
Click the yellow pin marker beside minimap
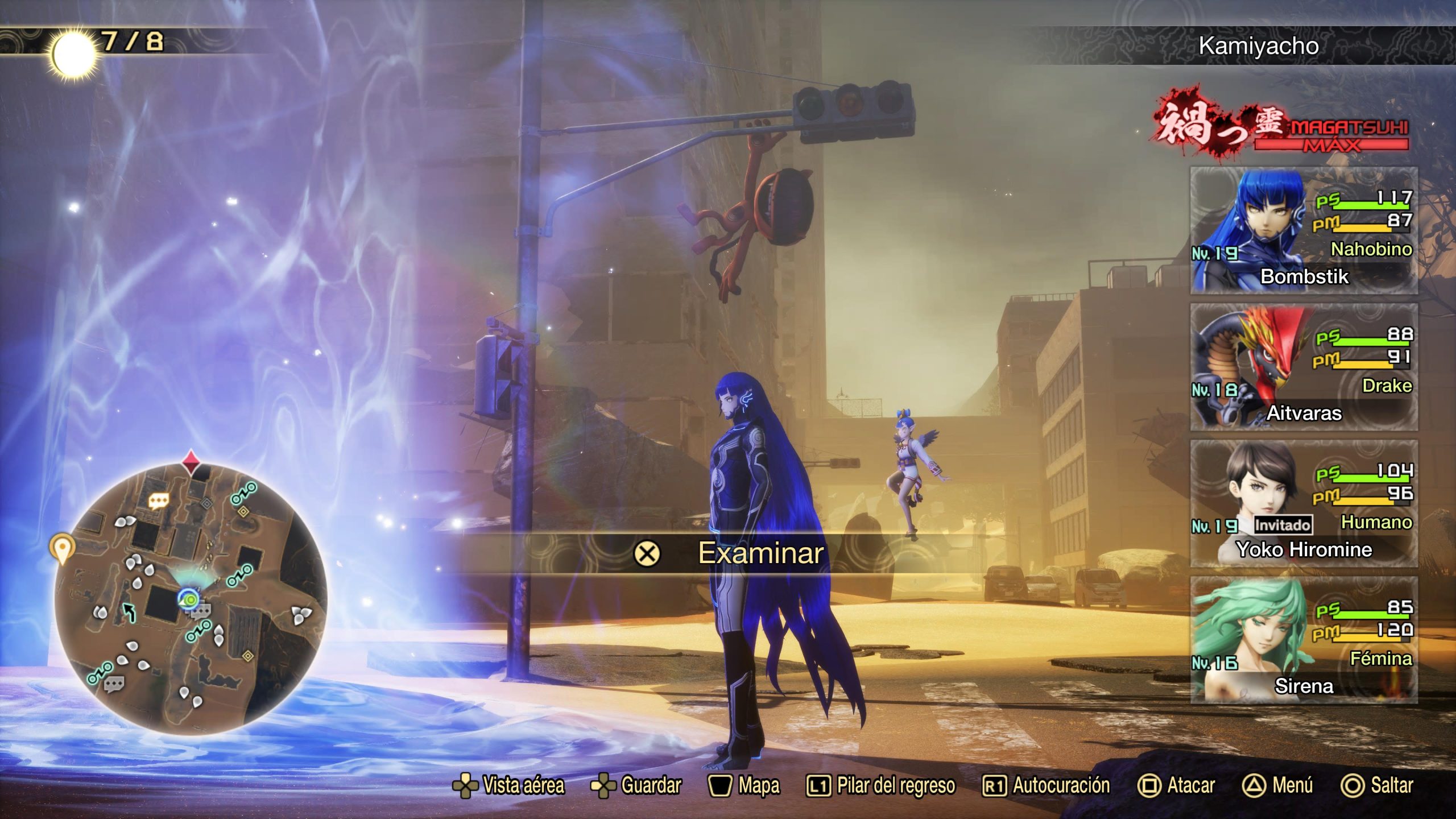coord(62,548)
